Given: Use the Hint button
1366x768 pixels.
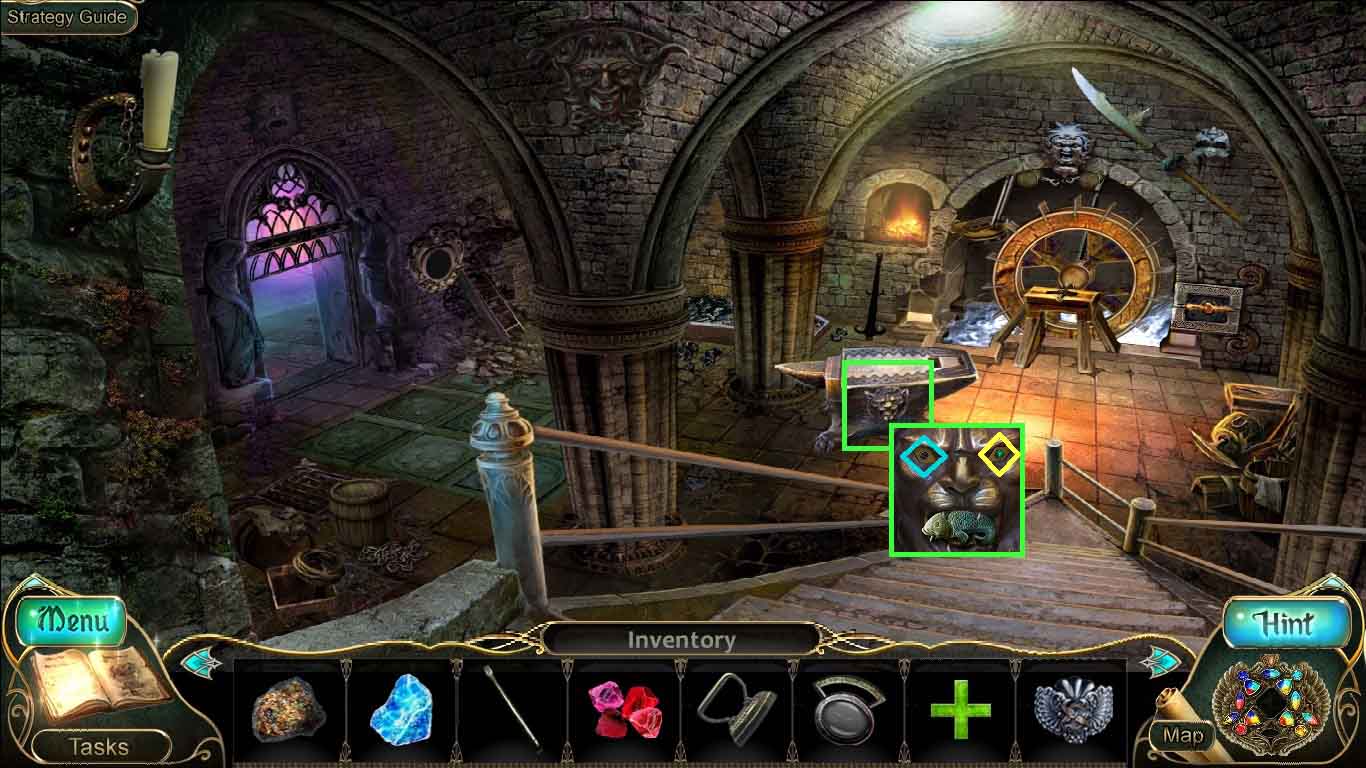Looking at the screenshot, I should tap(1284, 623).
